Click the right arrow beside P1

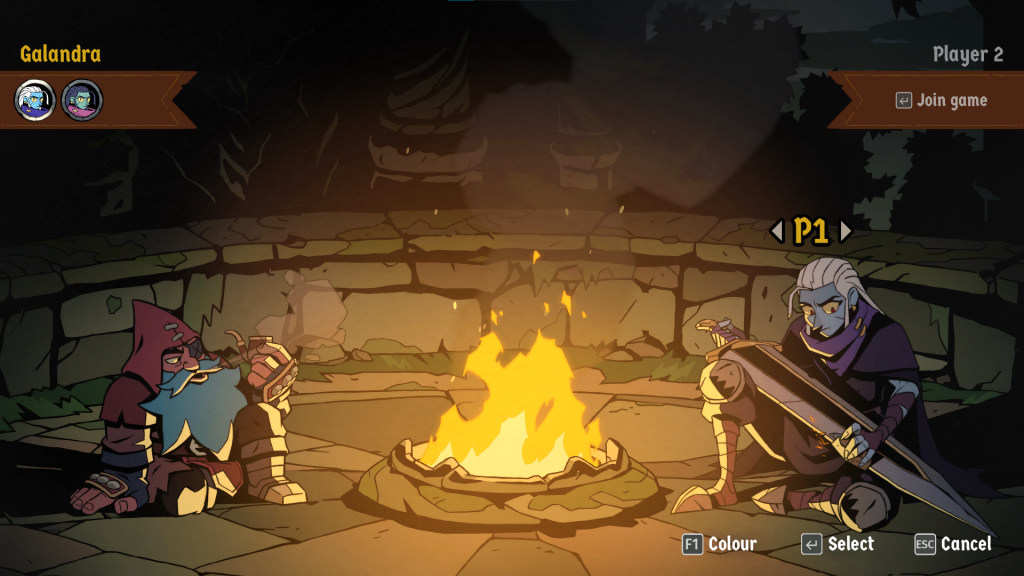tap(845, 231)
